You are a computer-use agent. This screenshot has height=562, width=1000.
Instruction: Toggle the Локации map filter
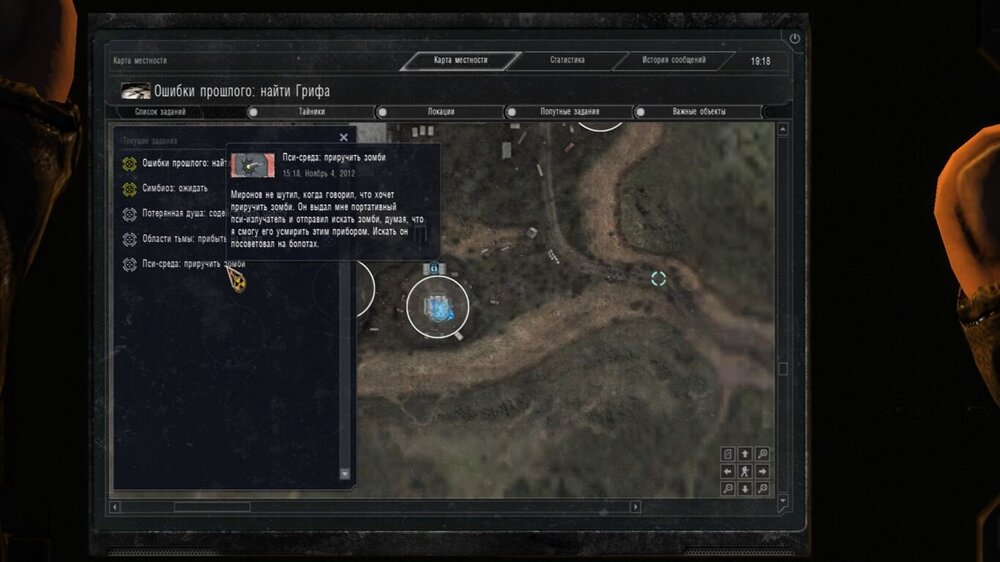pos(439,112)
